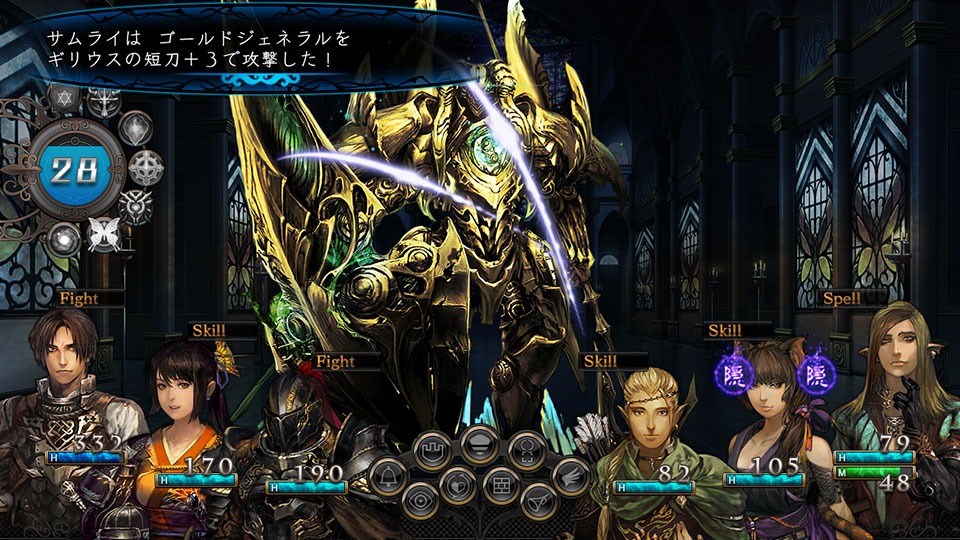Choose the wing command icon
Image resolution: width=960 pixels, height=540 pixels.
coord(572,476)
